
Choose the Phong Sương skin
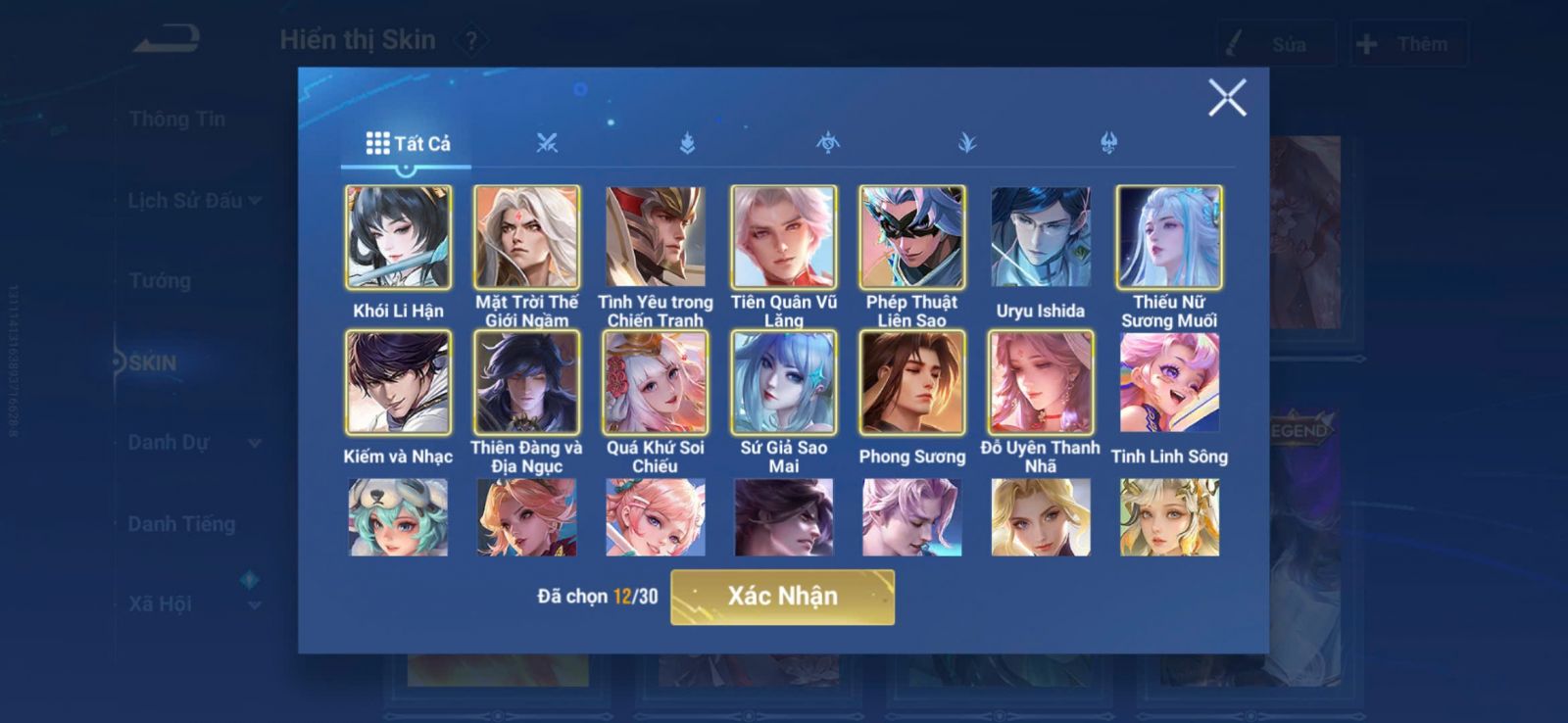[911, 382]
